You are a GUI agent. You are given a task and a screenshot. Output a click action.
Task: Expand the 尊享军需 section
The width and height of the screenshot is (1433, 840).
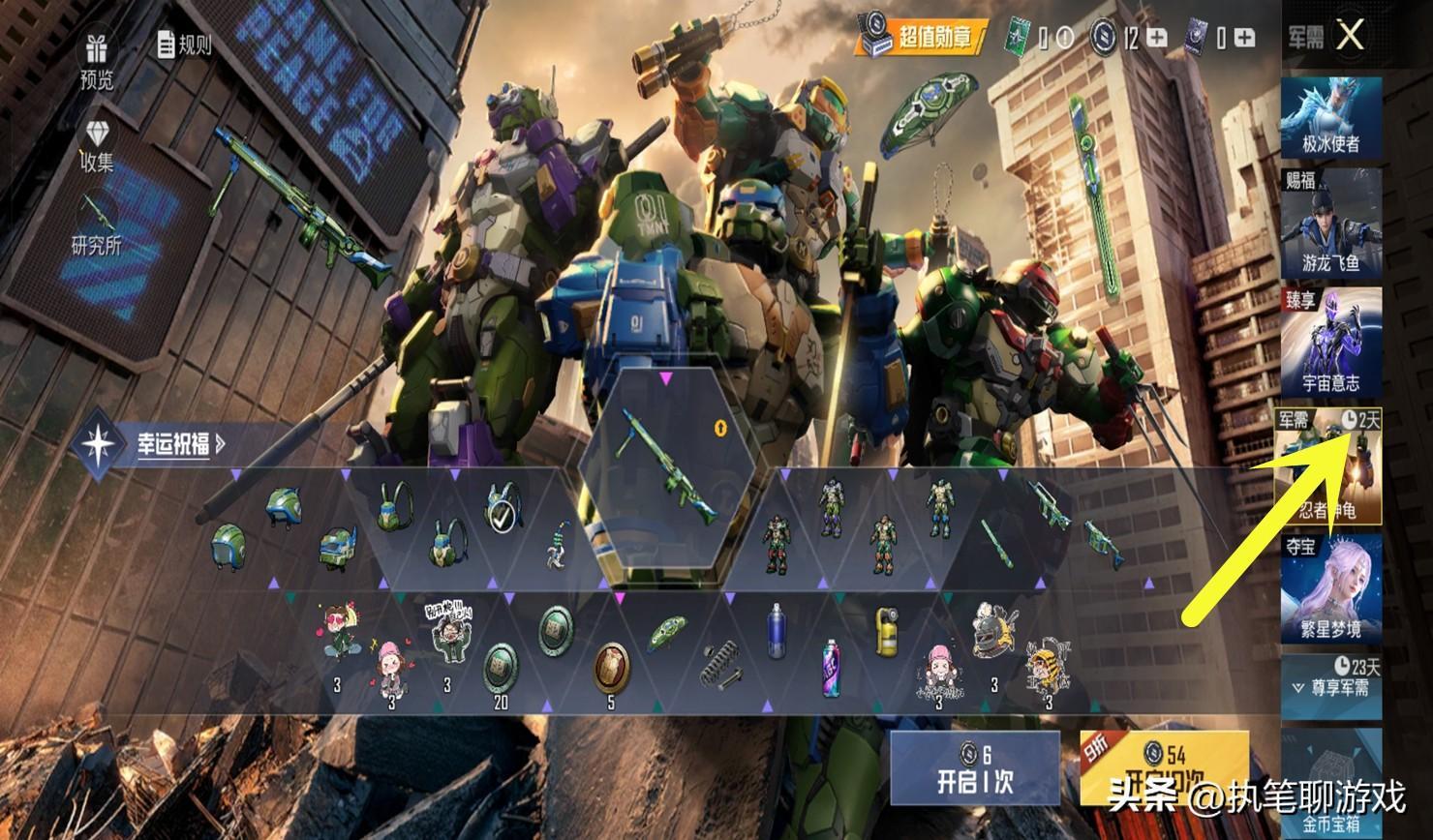[x=1331, y=685]
